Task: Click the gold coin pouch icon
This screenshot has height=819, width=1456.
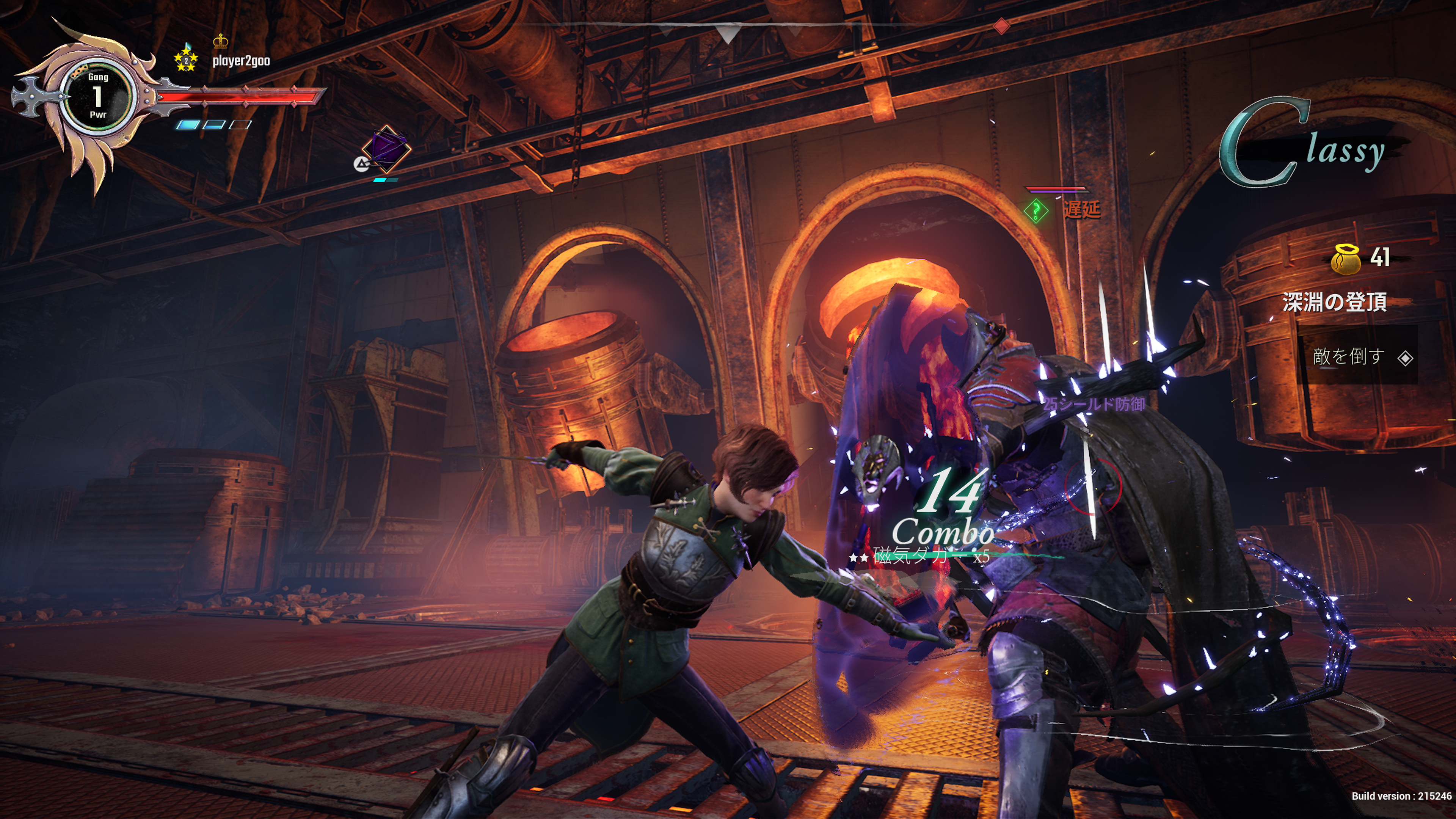Action: pos(1345,259)
